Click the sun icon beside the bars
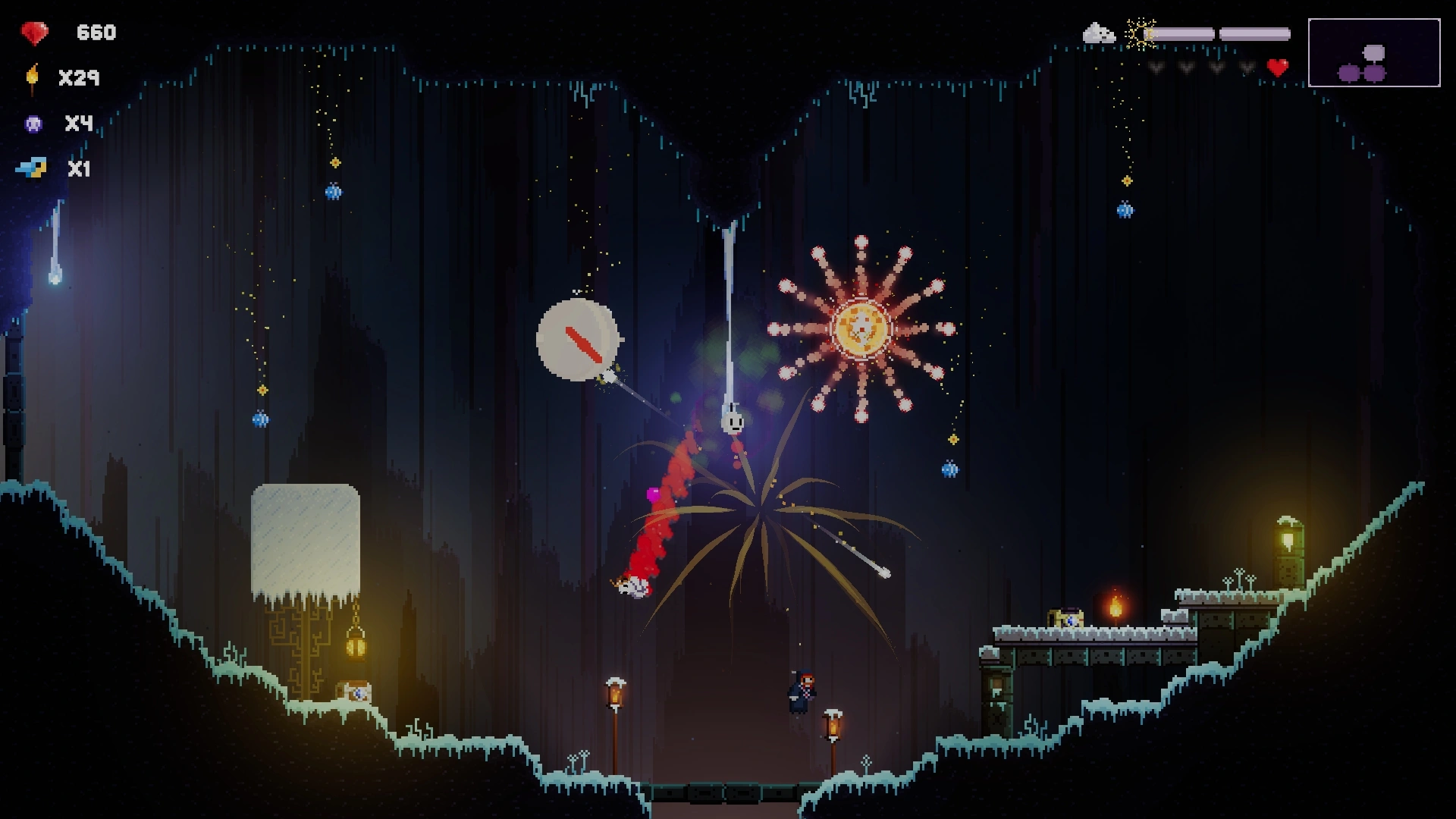The width and height of the screenshot is (1456, 819). (1140, 34)
